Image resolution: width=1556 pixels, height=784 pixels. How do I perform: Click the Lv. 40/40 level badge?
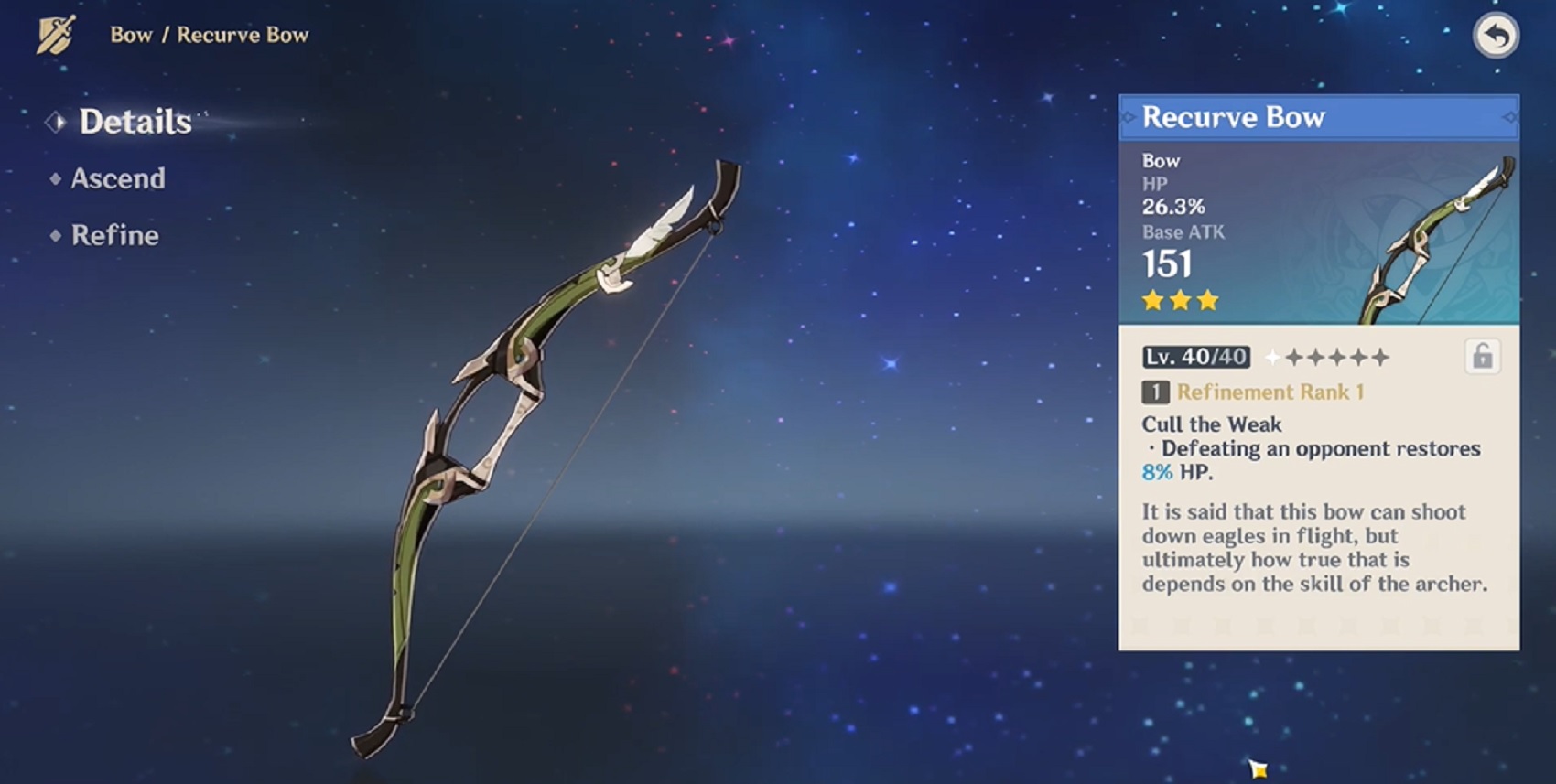point(1194,357)
